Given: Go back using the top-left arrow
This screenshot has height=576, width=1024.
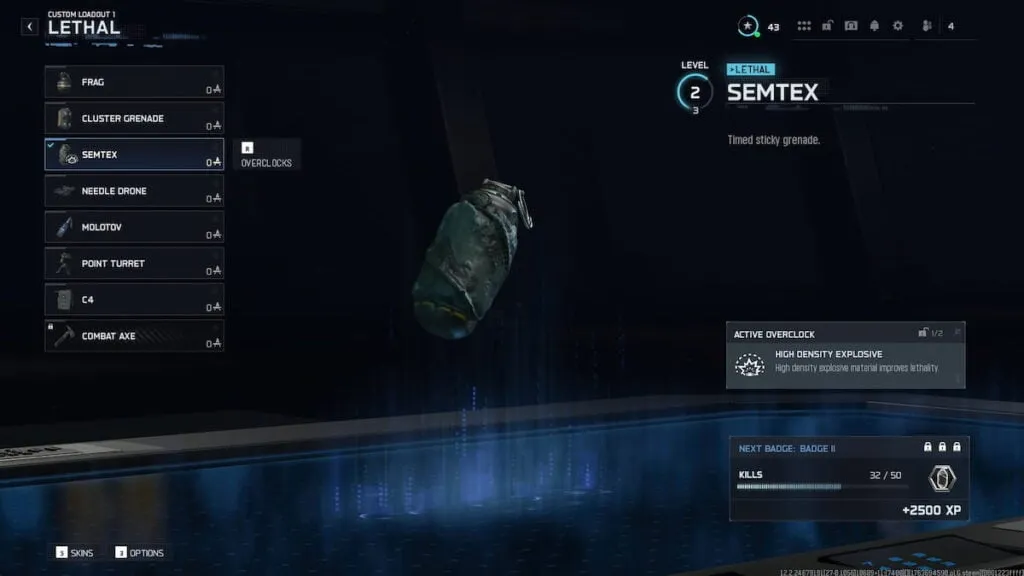Looking at the screenshot, I should tap(30, 27).
